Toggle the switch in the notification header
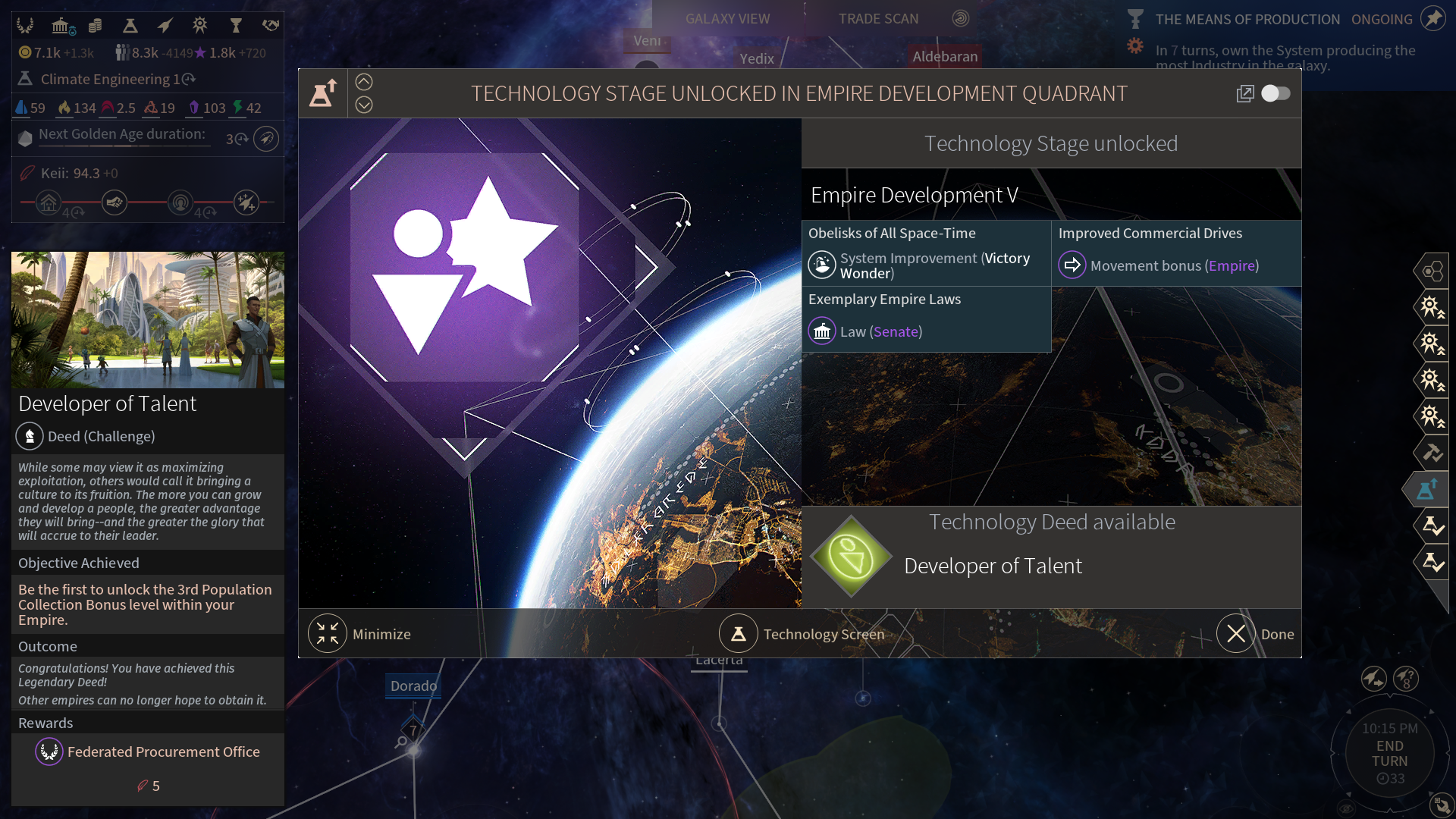1456x819 pixels. (x=1276, y=93)
